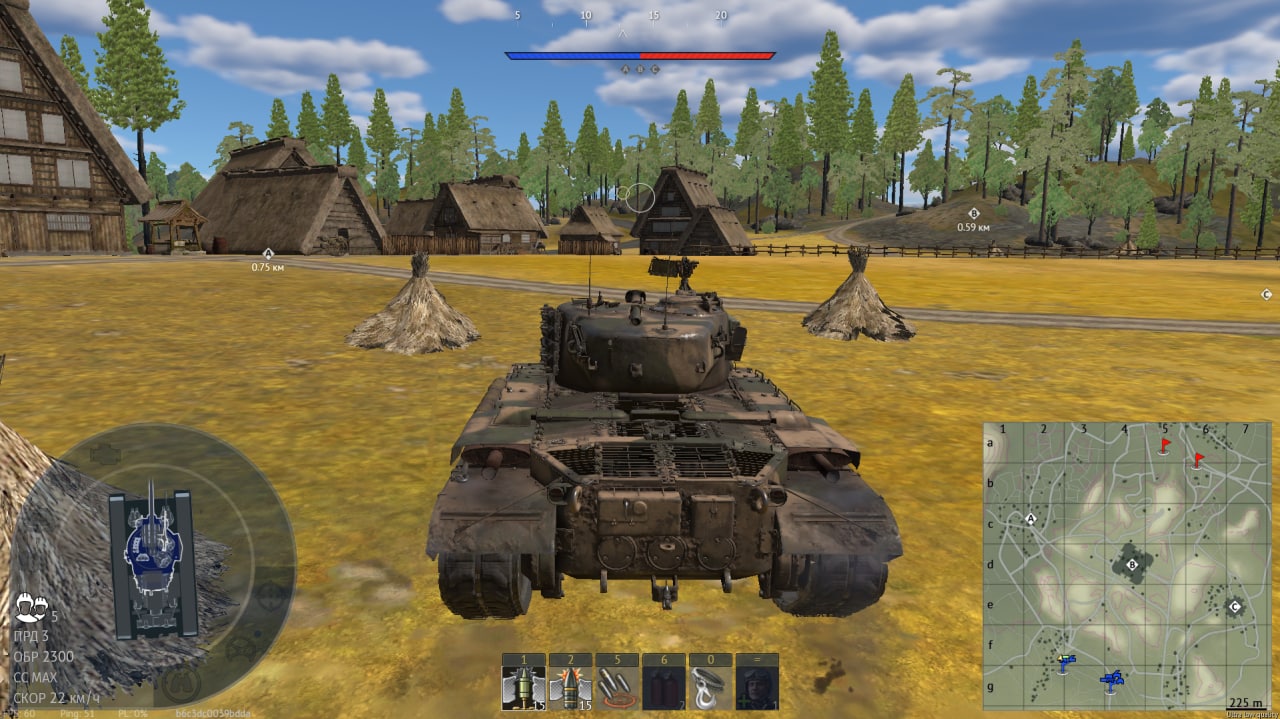Click the minimap
Screen dimensions: 1280x719
click(1126, 565)
